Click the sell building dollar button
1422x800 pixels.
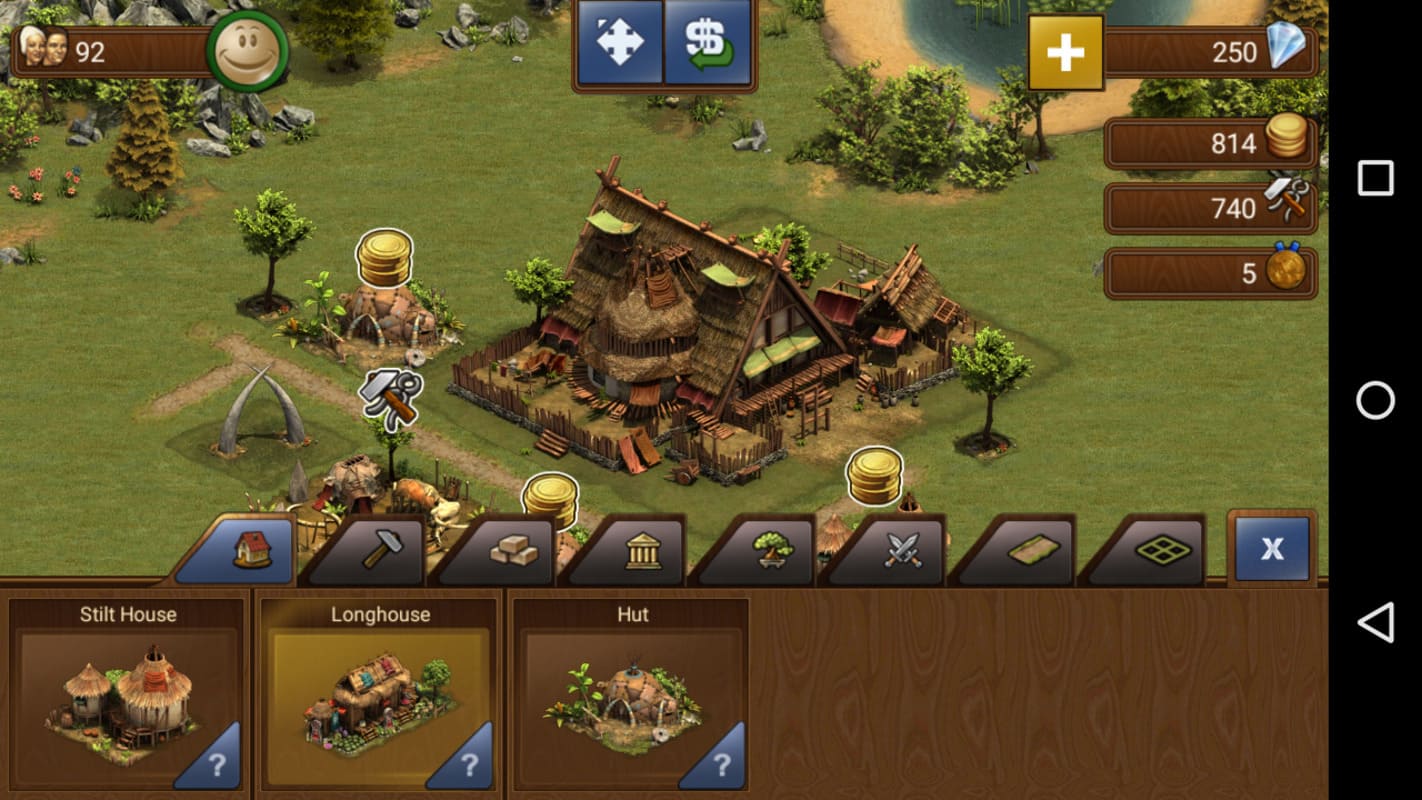click(708, 43)
